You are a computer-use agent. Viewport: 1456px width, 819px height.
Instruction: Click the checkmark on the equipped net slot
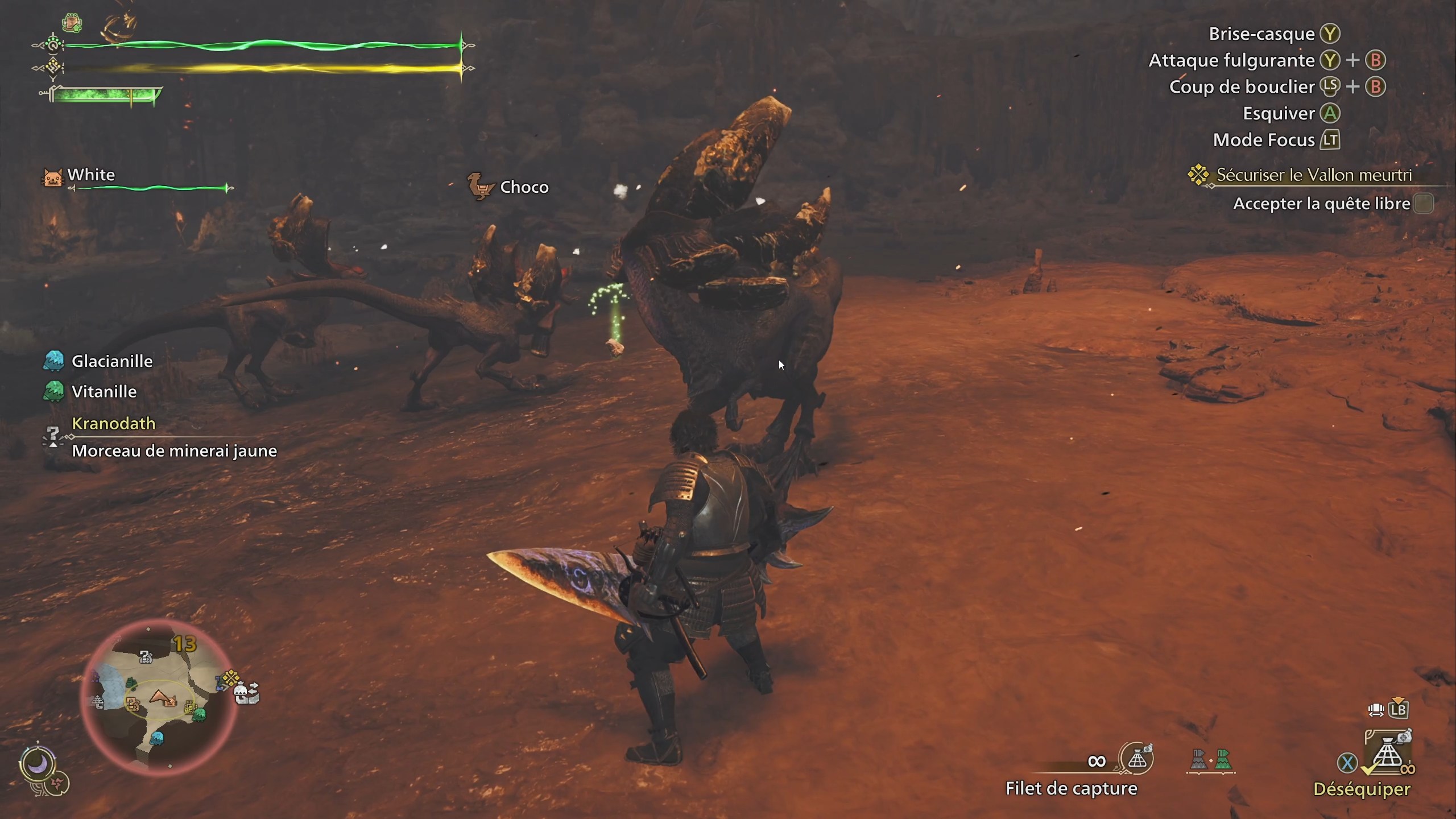[1370, 770]
